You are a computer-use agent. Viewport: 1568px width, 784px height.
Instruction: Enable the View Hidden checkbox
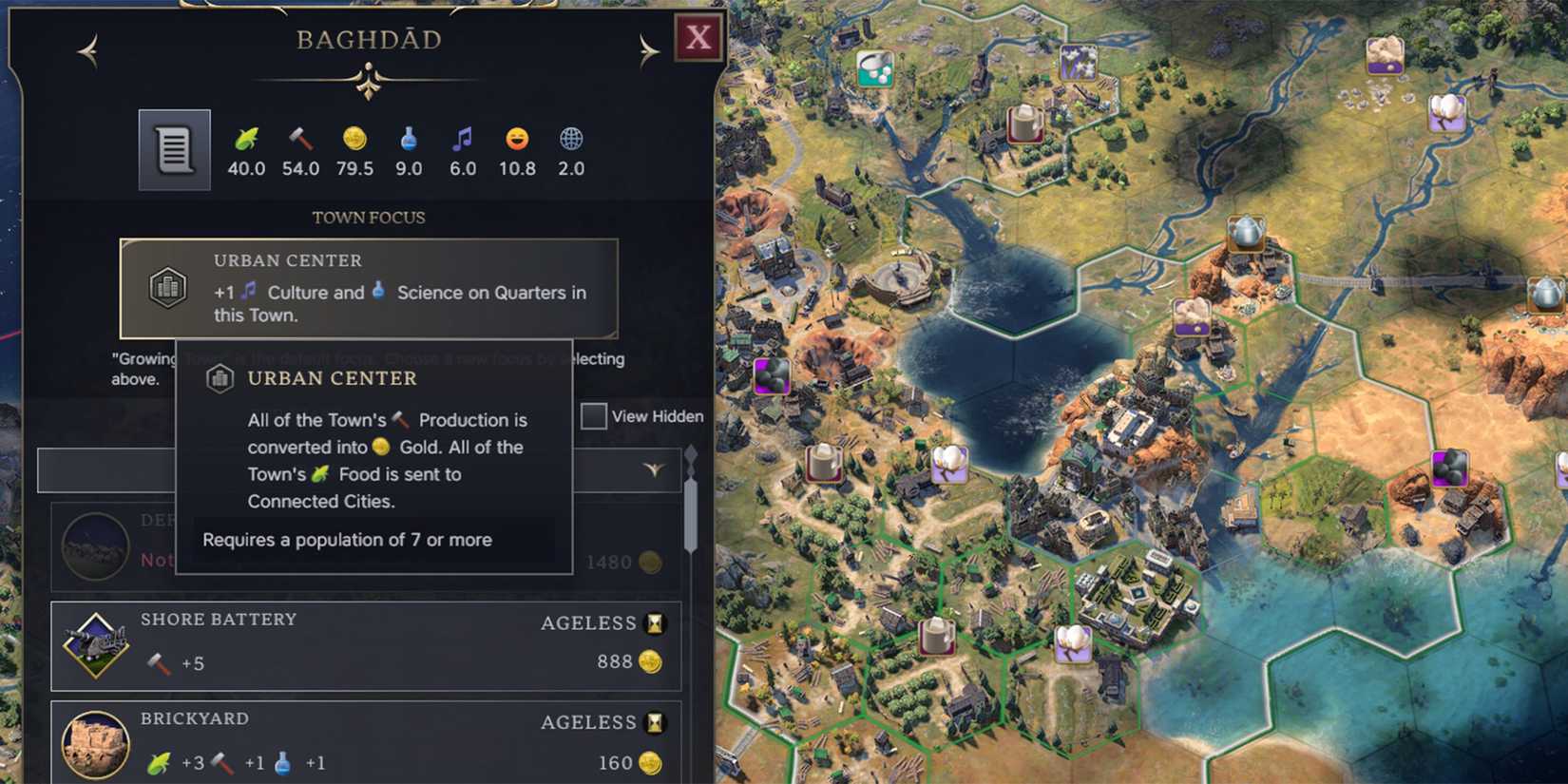click(x=594, y=416)
